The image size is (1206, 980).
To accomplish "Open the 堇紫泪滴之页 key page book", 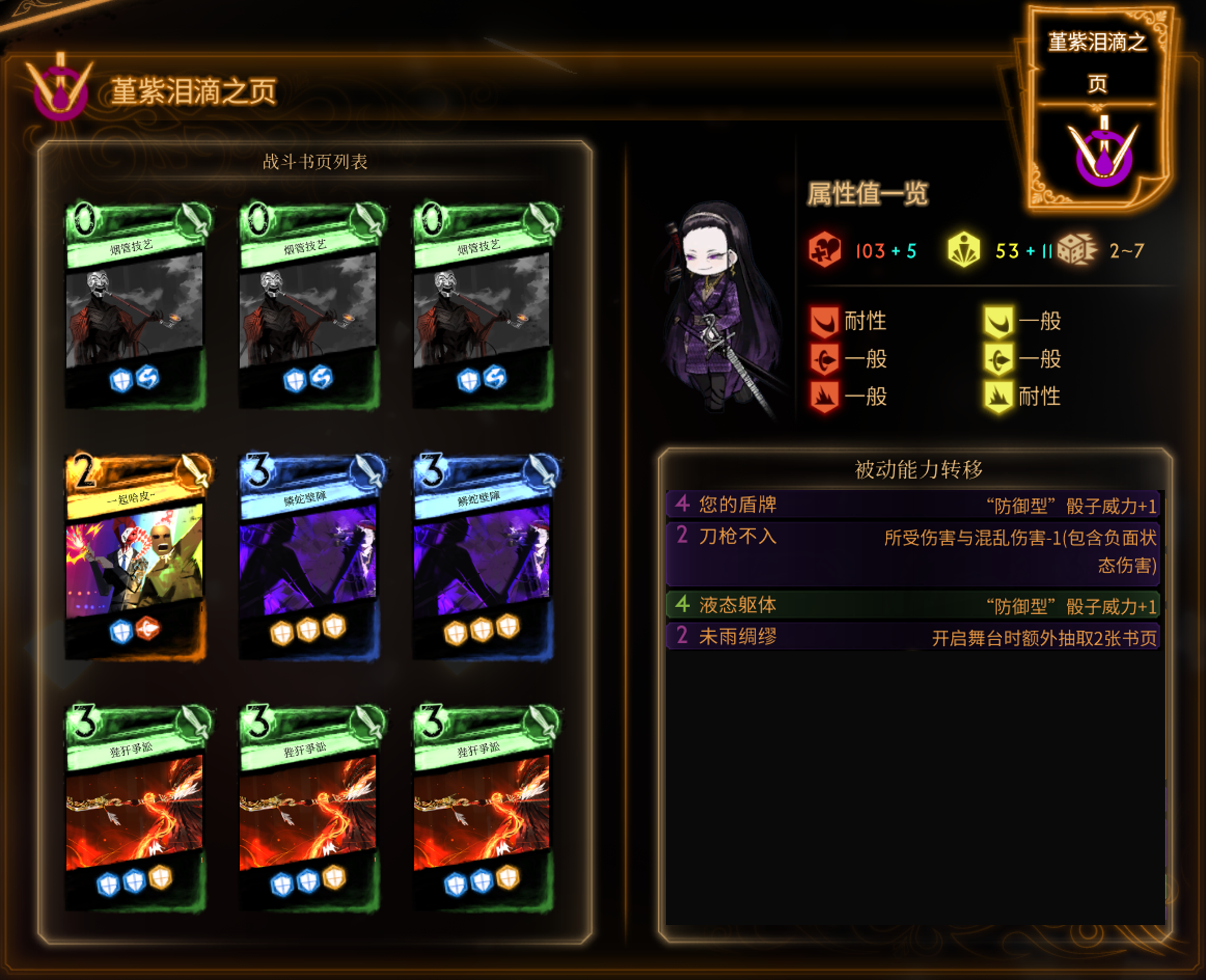I will pos(1098,107).
